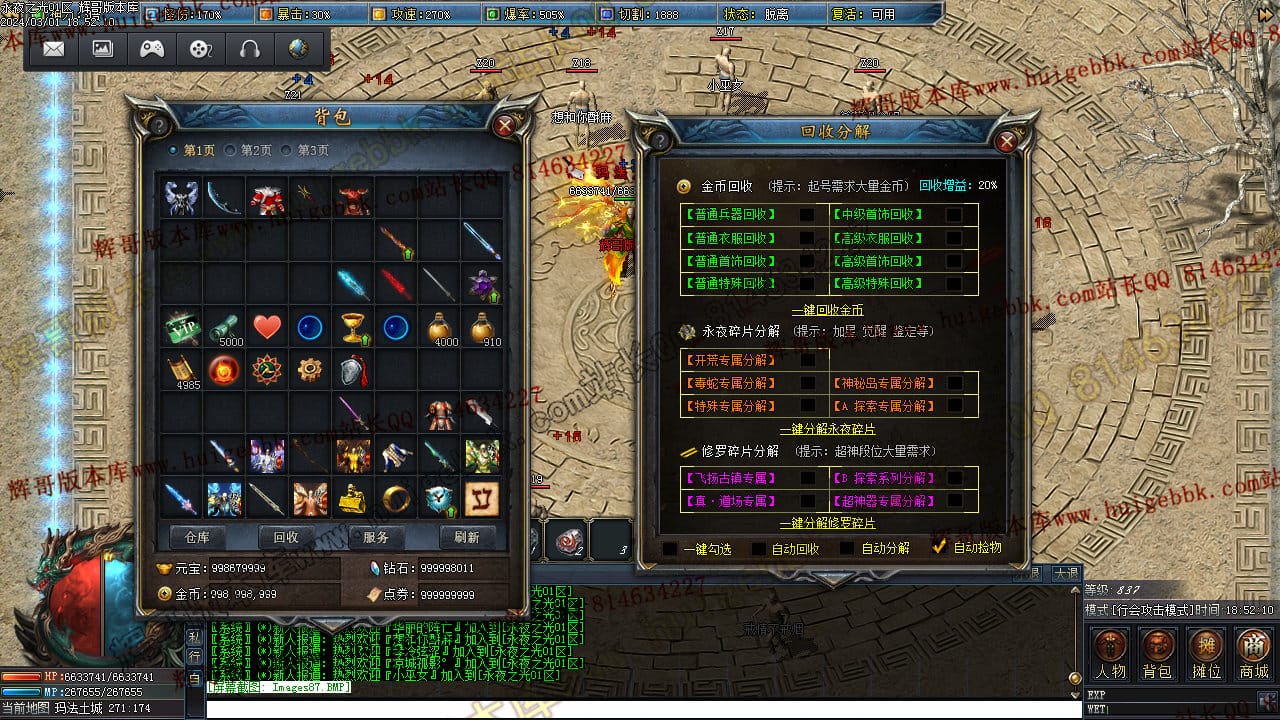1280x720 pixels.
Task: Open the 服务 service button
Action: (x=376, y=537)
